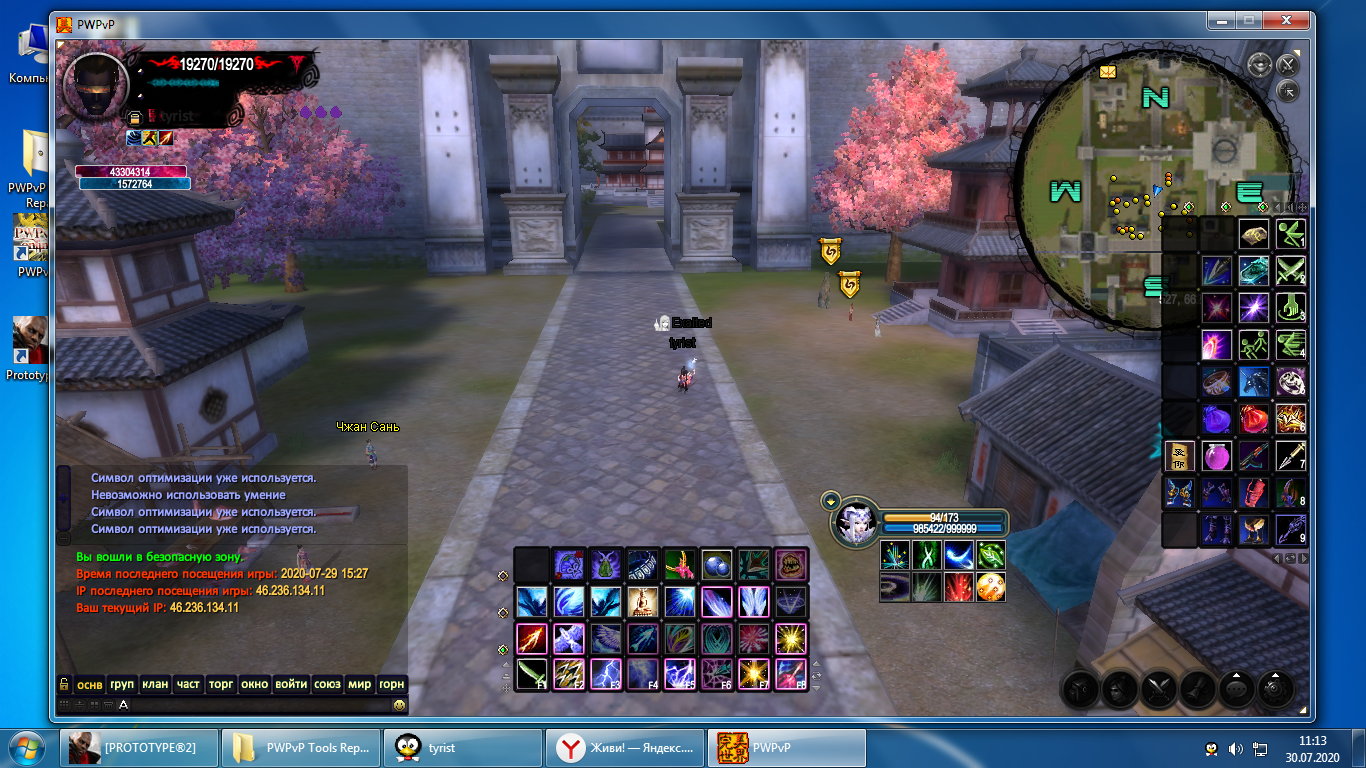
Task: Open the mail envelope icon on minimap
Action: (x=1108, y=71)
